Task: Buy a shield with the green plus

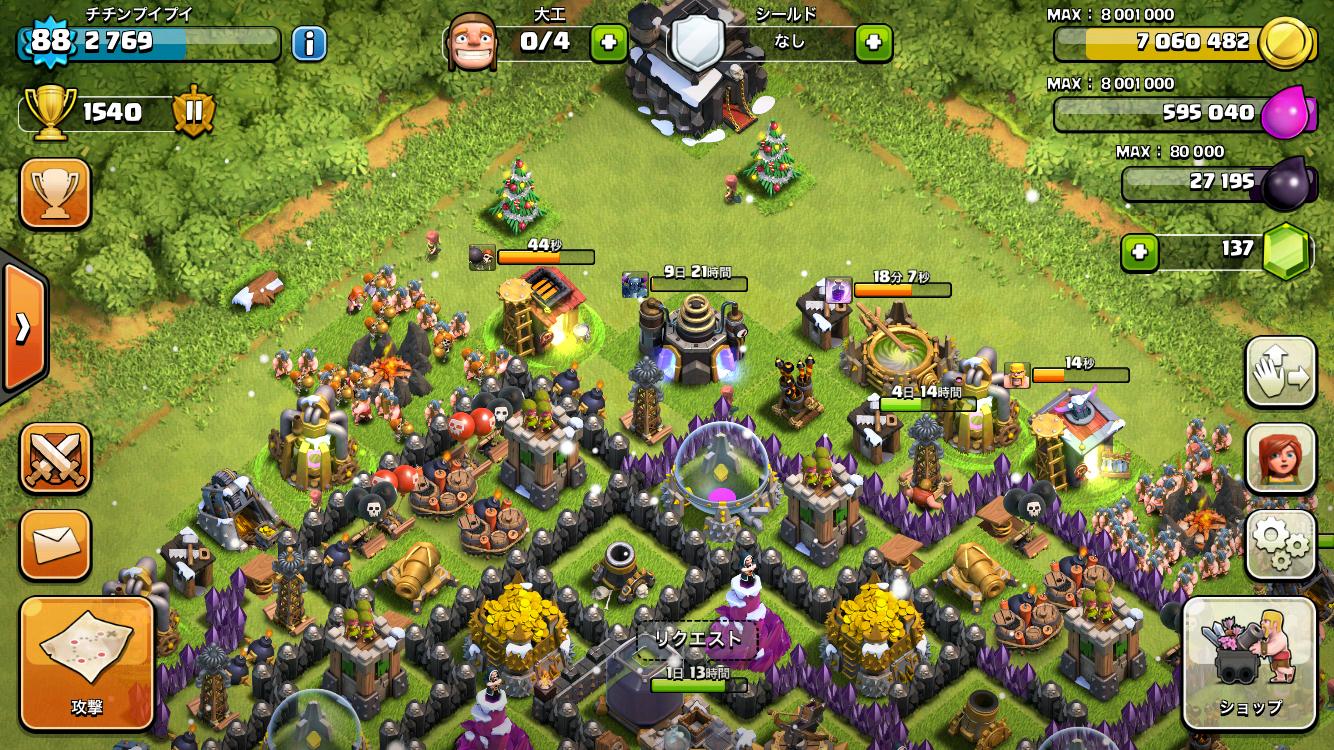Action: [x=873, y=42]
